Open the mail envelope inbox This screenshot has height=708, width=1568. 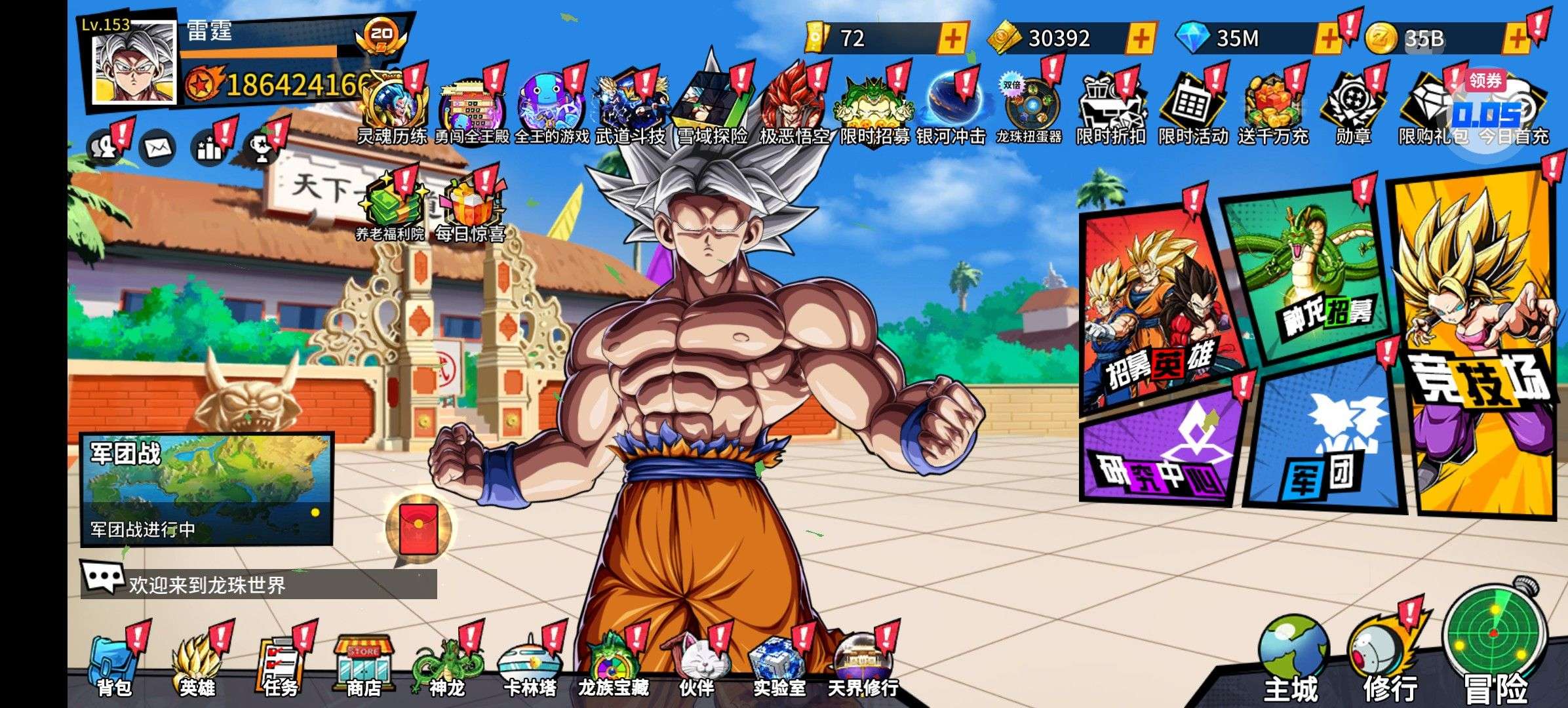(157, 149)
